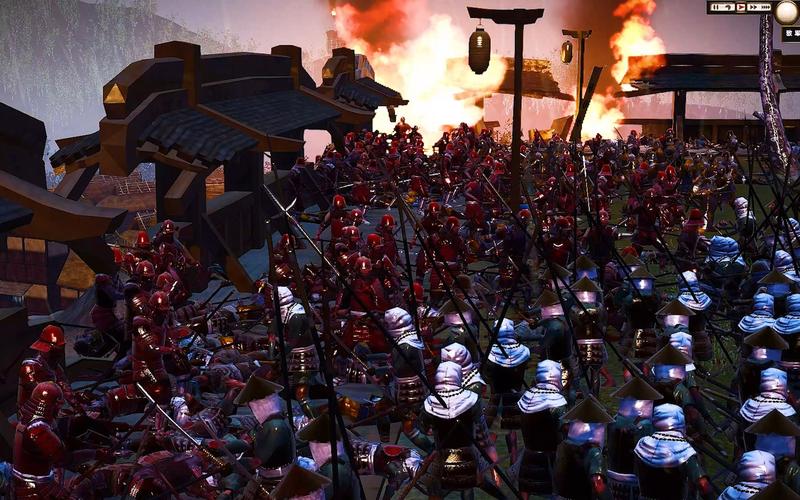
Task: Set battle speed to normal play
Action: [x=739, y=7]
